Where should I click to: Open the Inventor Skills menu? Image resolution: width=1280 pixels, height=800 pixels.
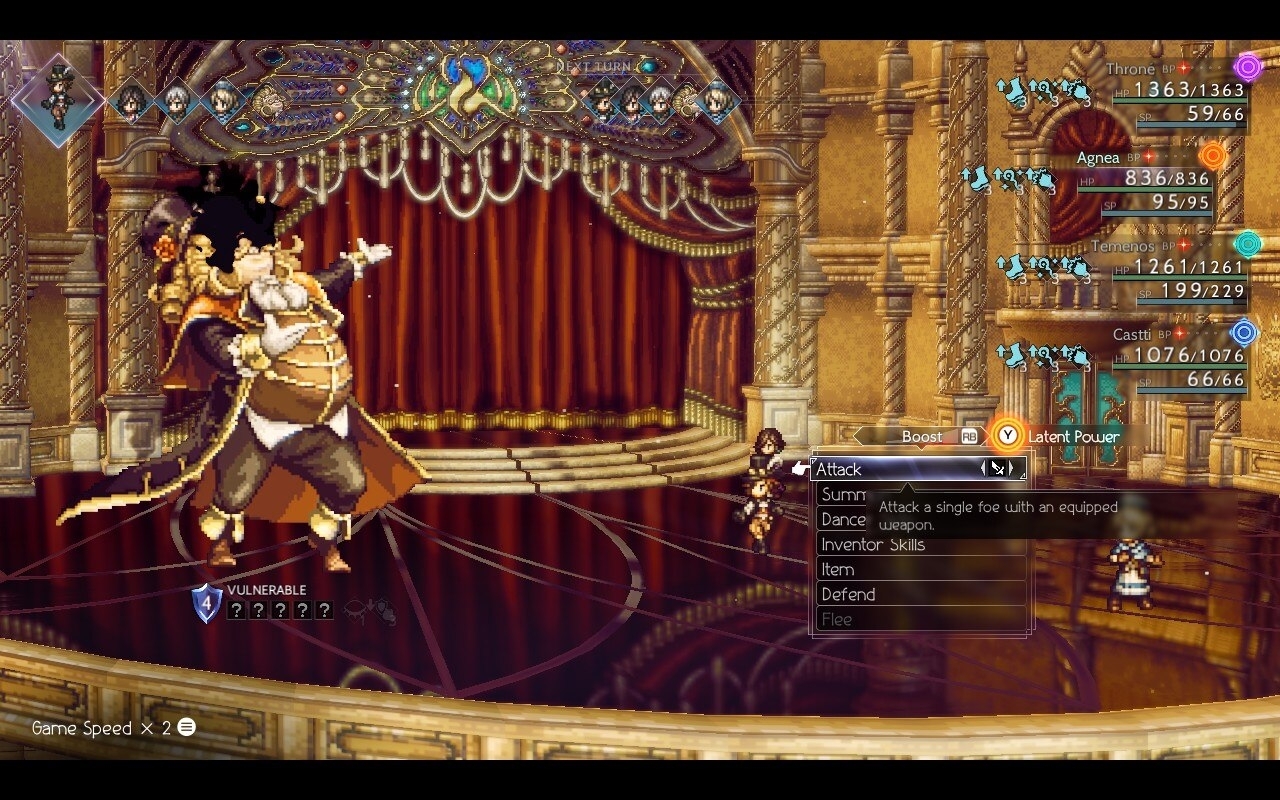click(x=872, y=545)
